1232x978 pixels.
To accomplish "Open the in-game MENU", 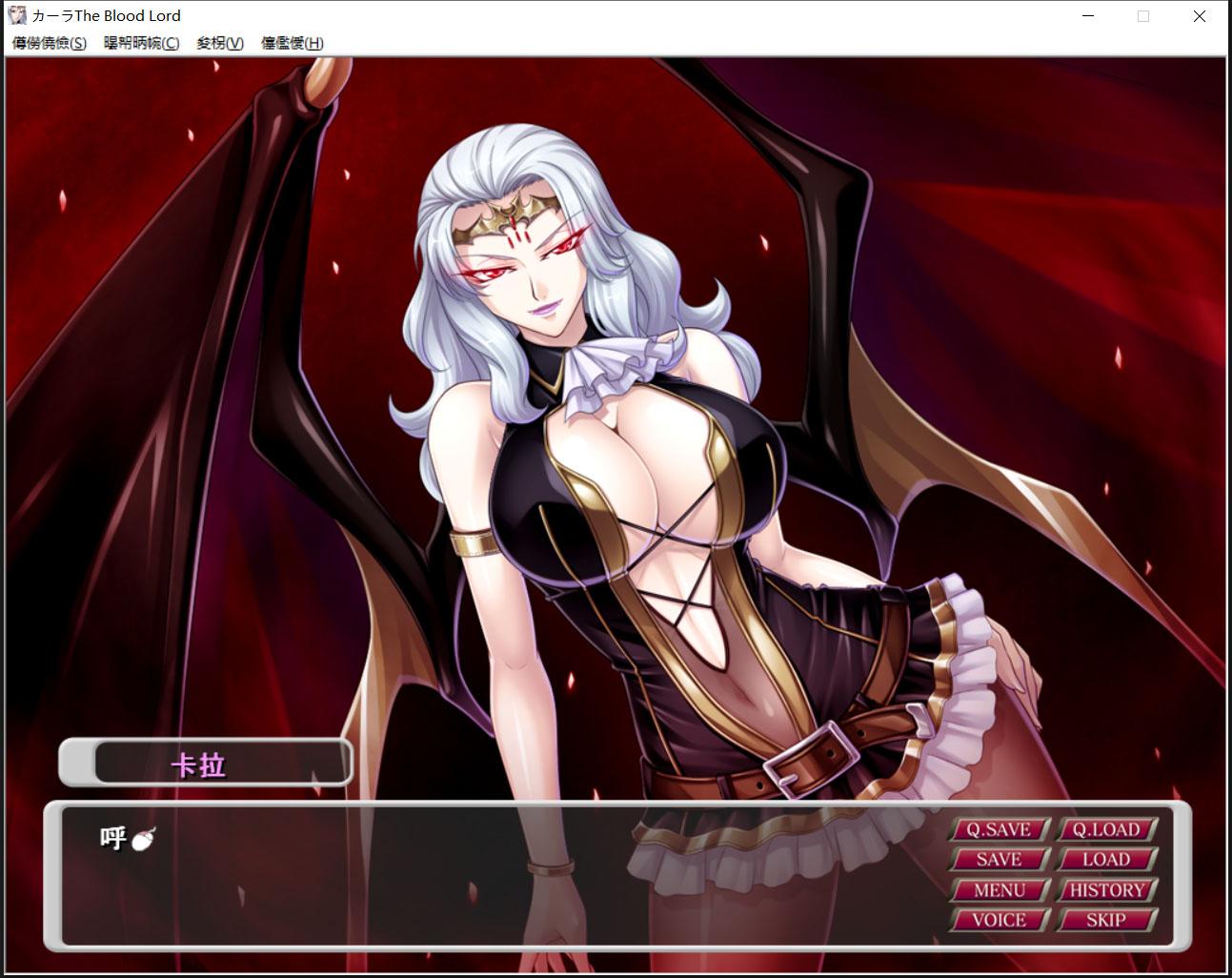I will tap(999, 889).
